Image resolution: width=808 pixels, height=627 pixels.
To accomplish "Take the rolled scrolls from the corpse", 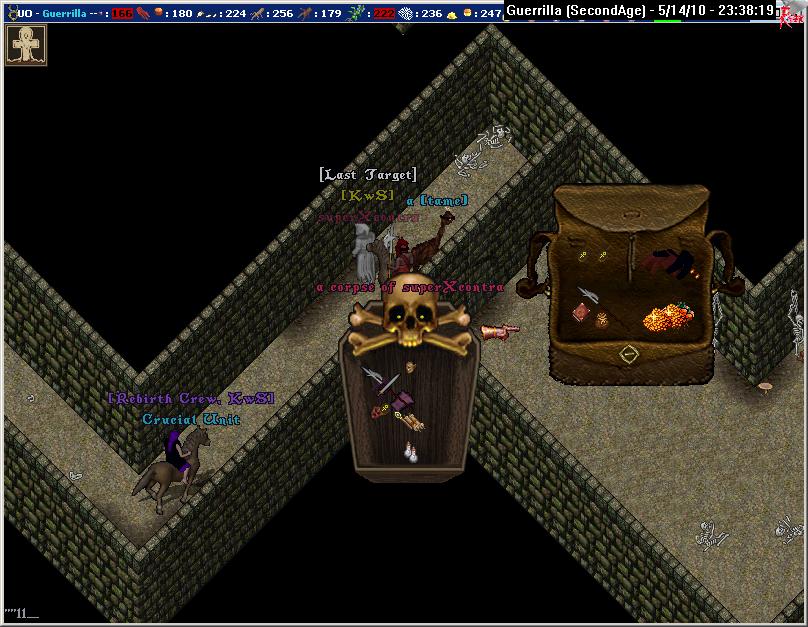I will click(x=412, y=424).
